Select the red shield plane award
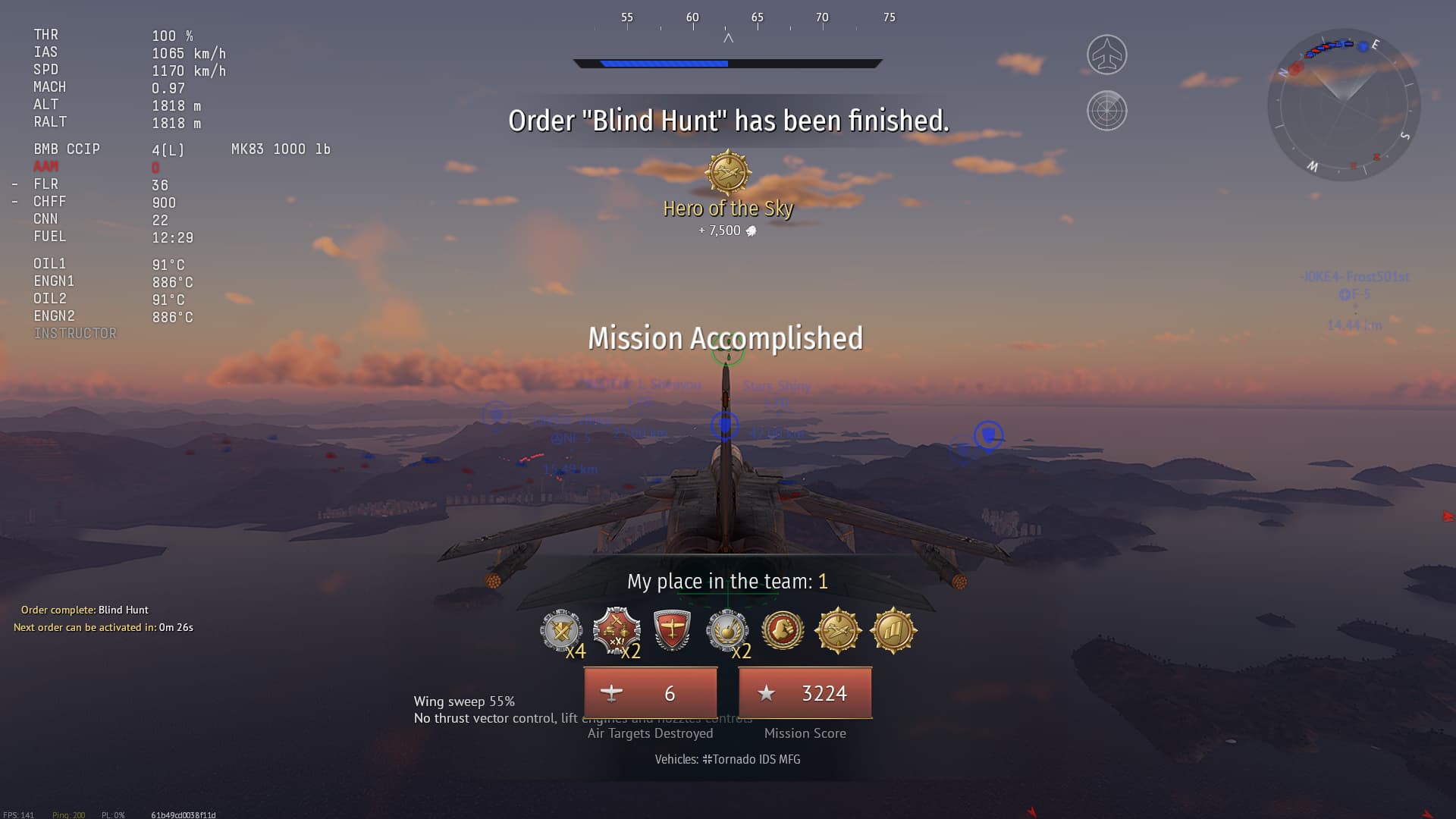Screen dimensions: 1456x819 (672, 631)
